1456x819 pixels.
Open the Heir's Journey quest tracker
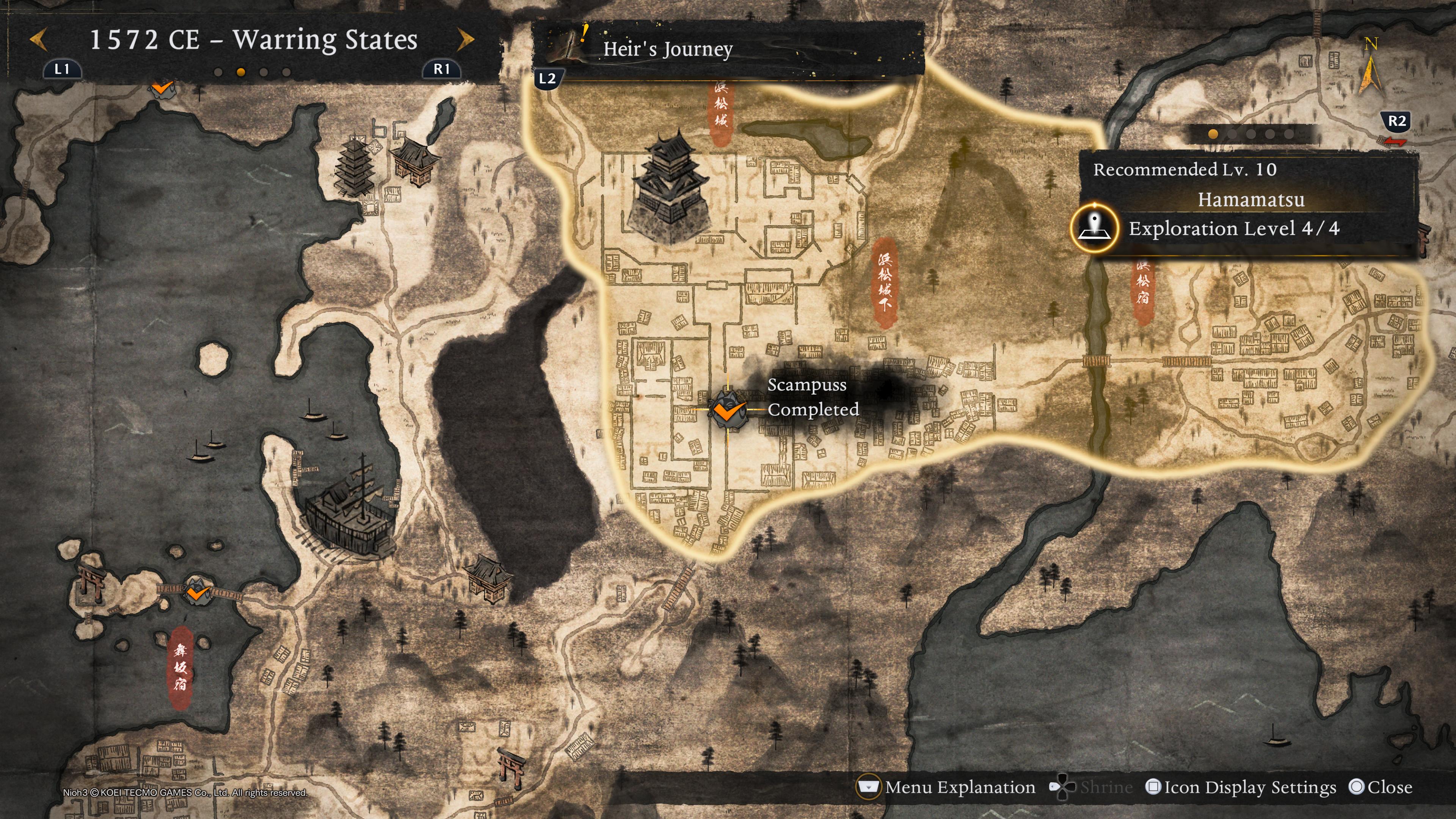pyautogui.click(x=667, y=49)
